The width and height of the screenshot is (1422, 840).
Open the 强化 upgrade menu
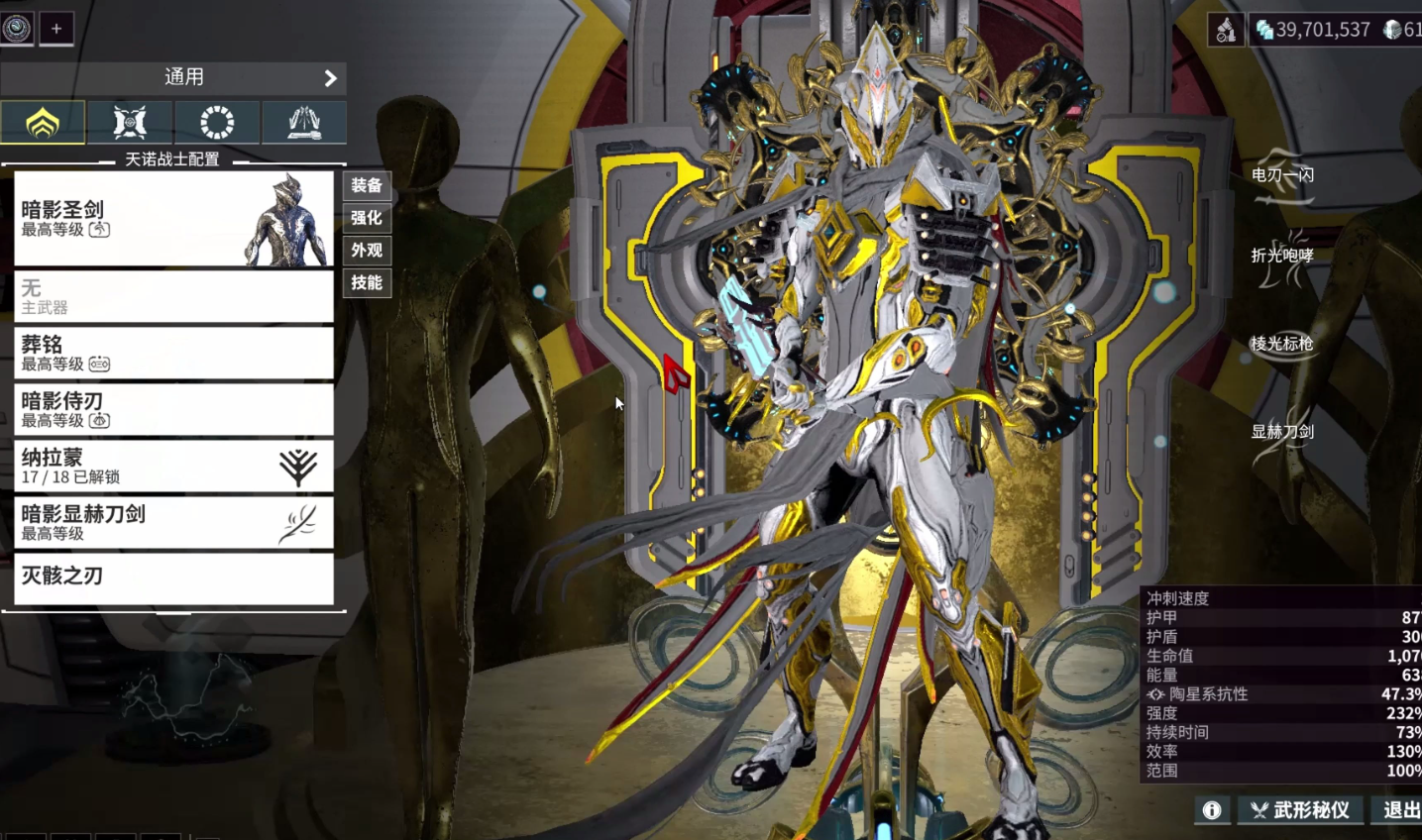pyautogui.click(x=367, y=218)
